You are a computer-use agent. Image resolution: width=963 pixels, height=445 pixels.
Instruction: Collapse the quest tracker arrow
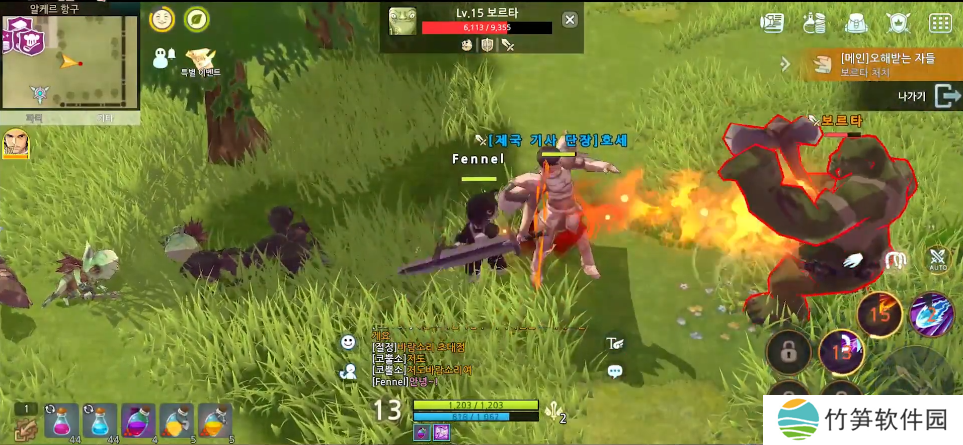(785, 64)
